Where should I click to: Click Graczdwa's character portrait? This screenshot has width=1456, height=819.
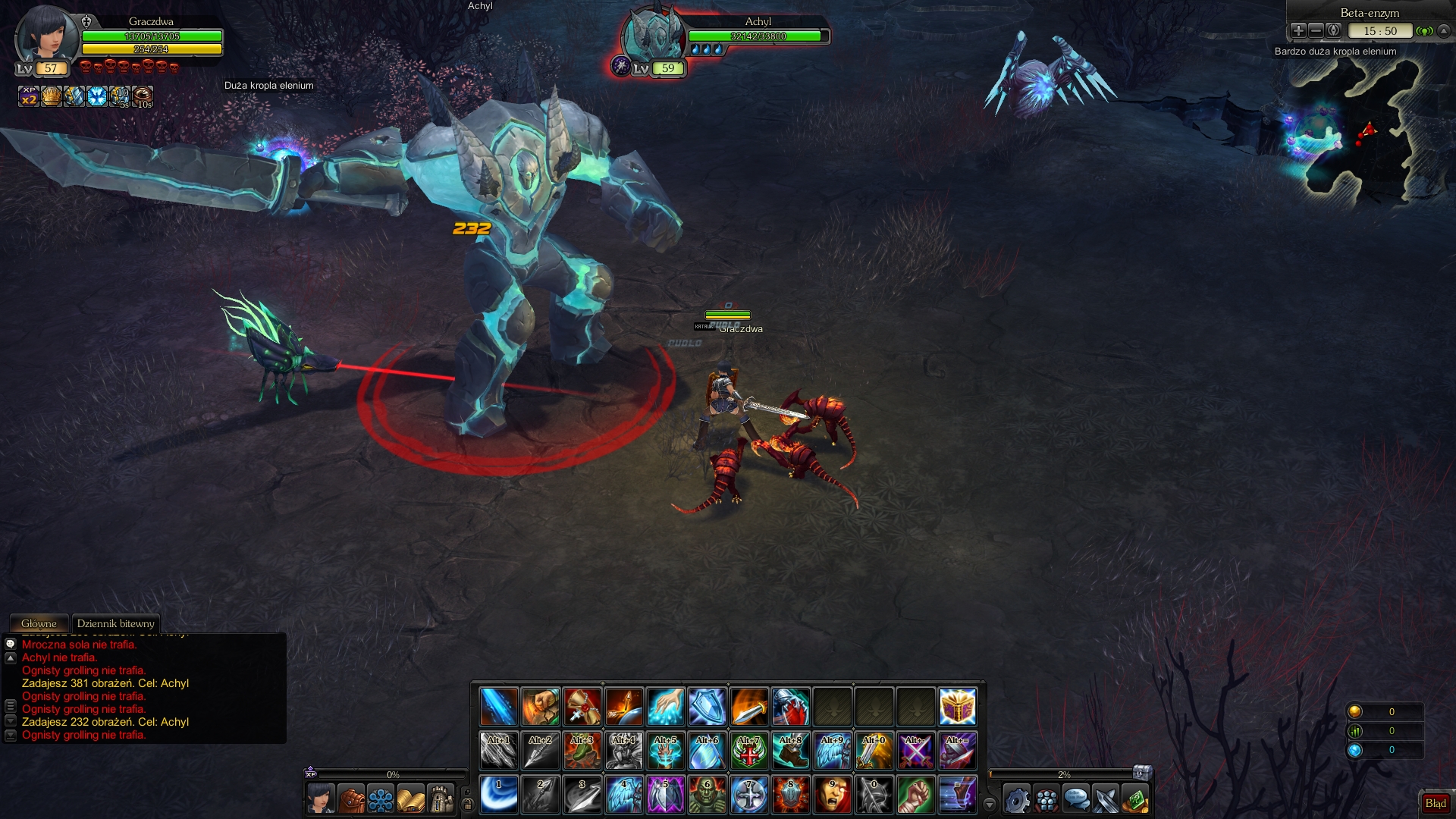pyautogui.click(x=45, y=34)
